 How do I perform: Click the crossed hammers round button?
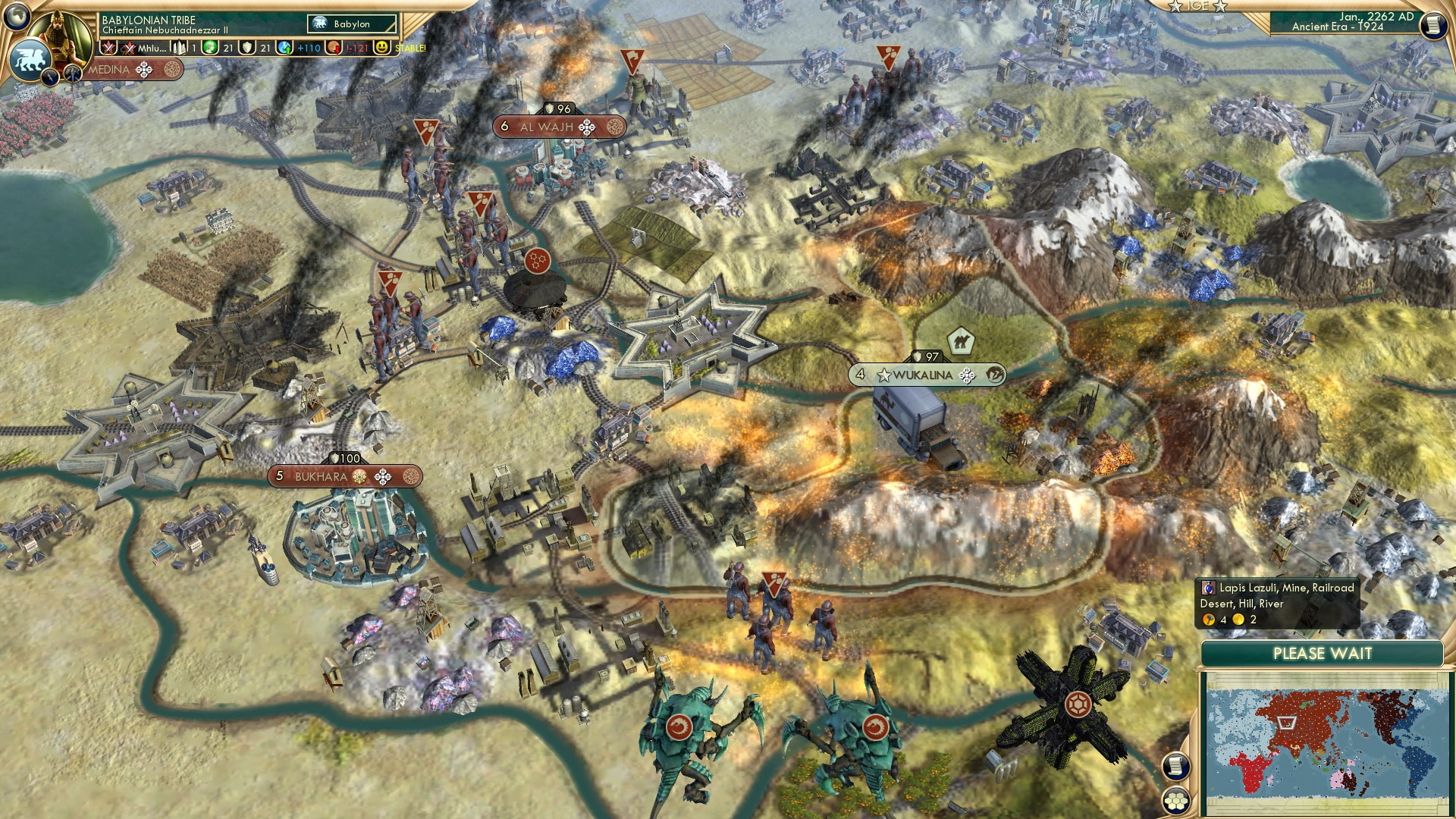pyautogui.click(x=73, y=74)
